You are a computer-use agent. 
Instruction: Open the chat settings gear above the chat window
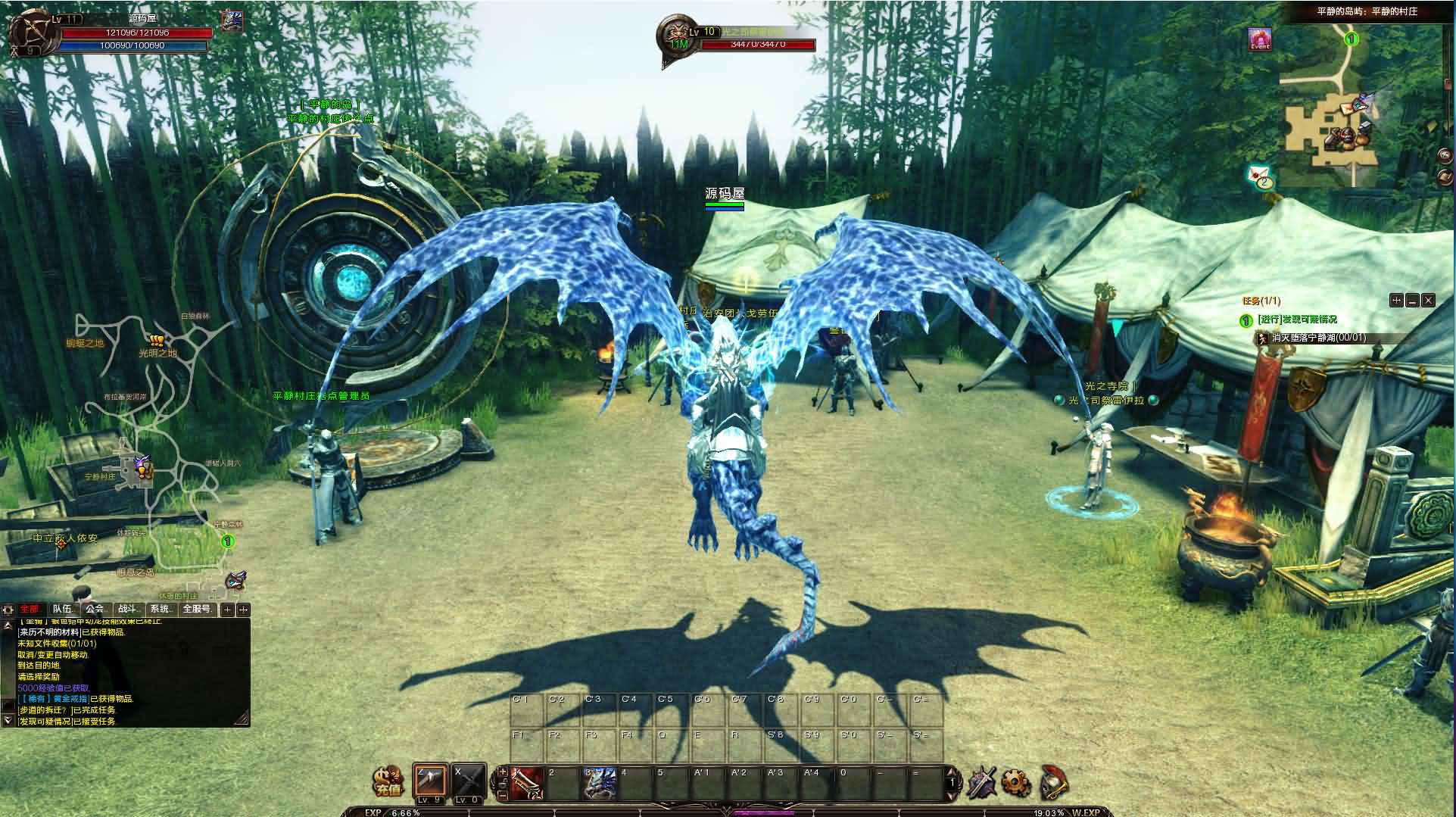click(8, 610)
